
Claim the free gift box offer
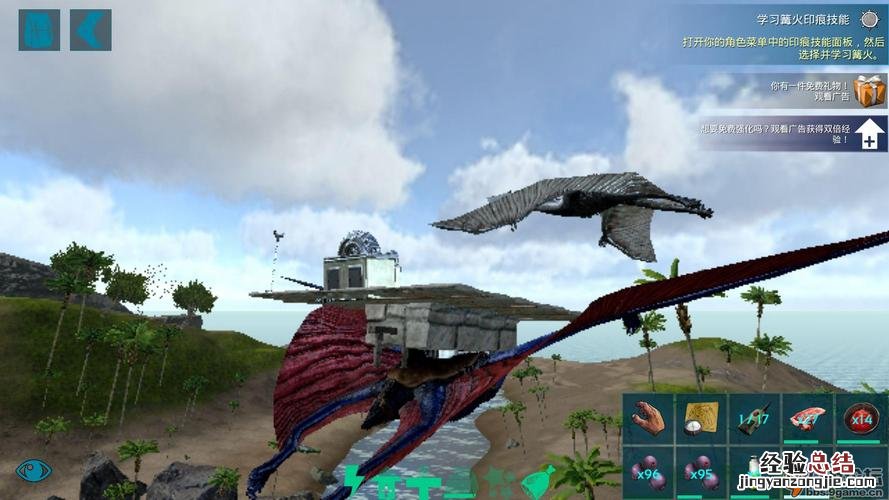(x=869, y=91)
